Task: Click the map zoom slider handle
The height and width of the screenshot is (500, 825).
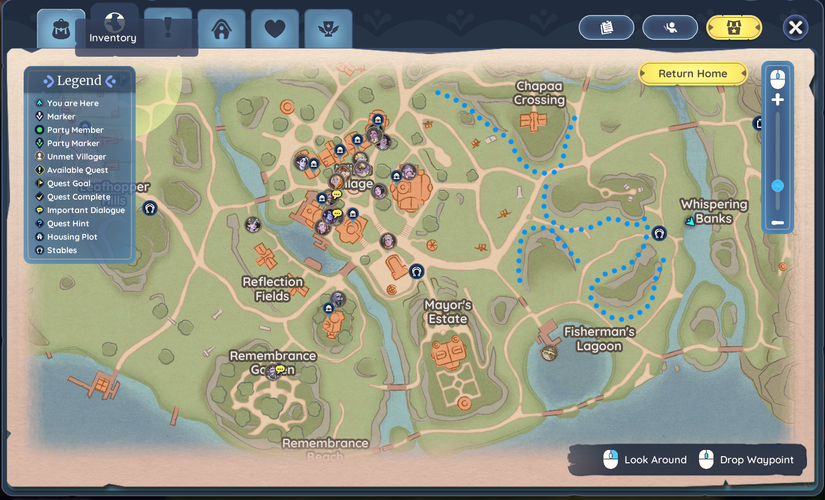Action: pos(777,185)
